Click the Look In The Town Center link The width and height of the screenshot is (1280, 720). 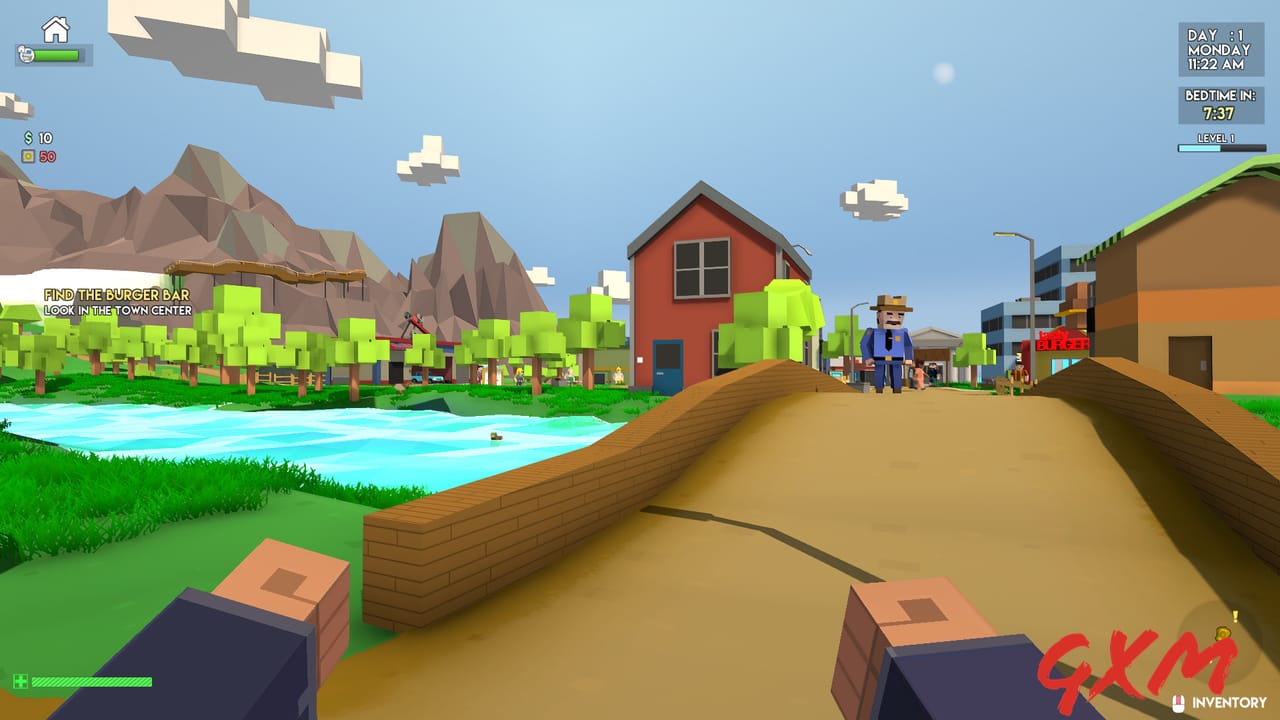click(x=120, y=311)
